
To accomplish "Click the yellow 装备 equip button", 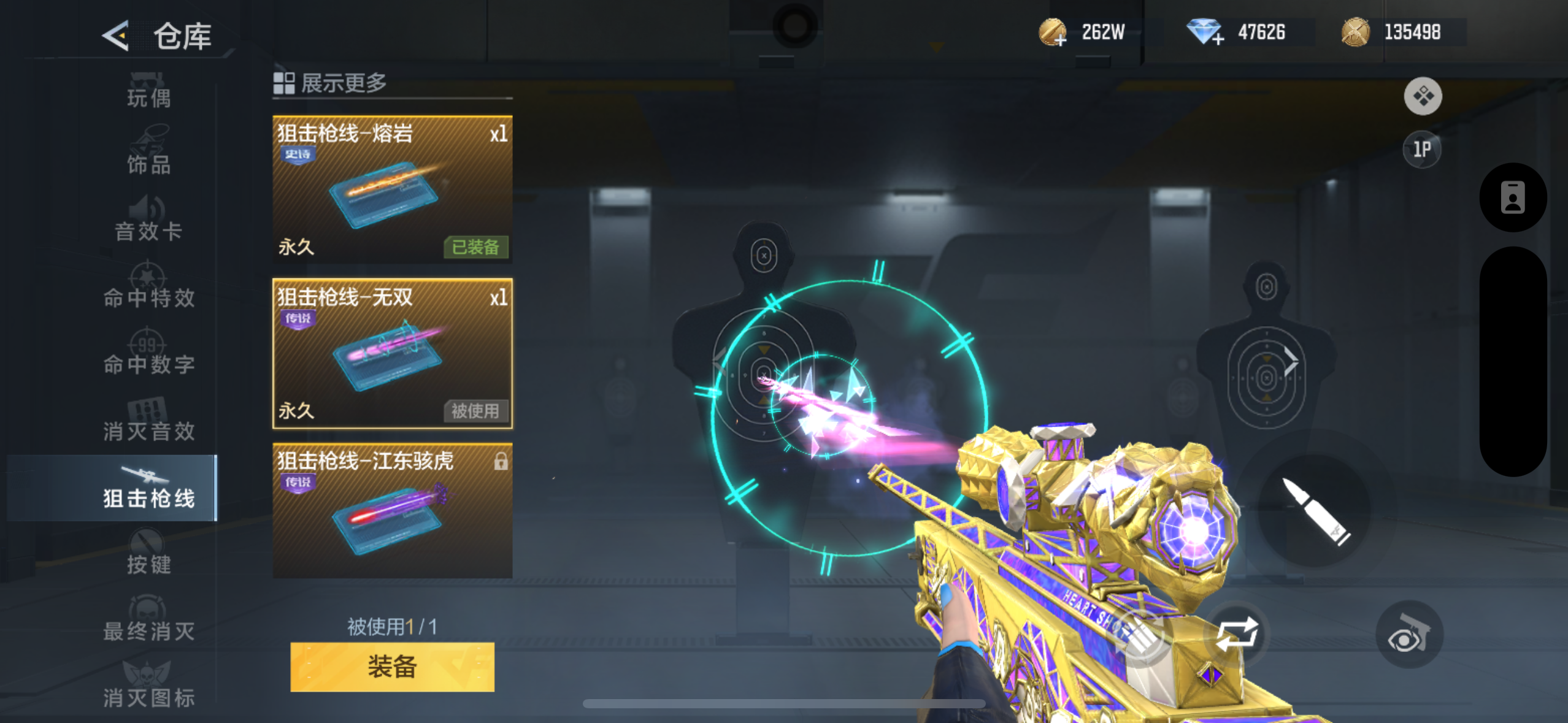I will [x=392, y=667].
